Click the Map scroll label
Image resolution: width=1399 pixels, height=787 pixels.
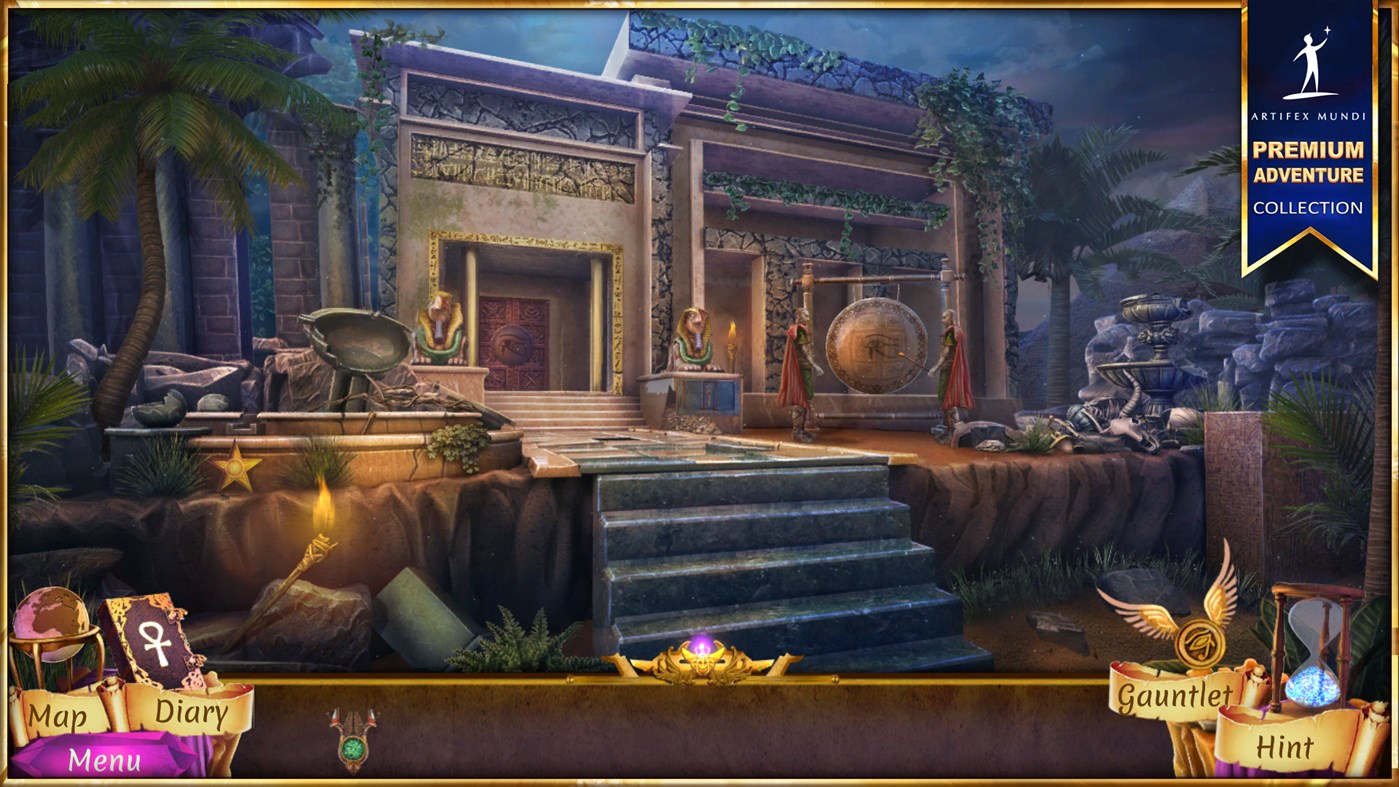(x=57, y=713)
